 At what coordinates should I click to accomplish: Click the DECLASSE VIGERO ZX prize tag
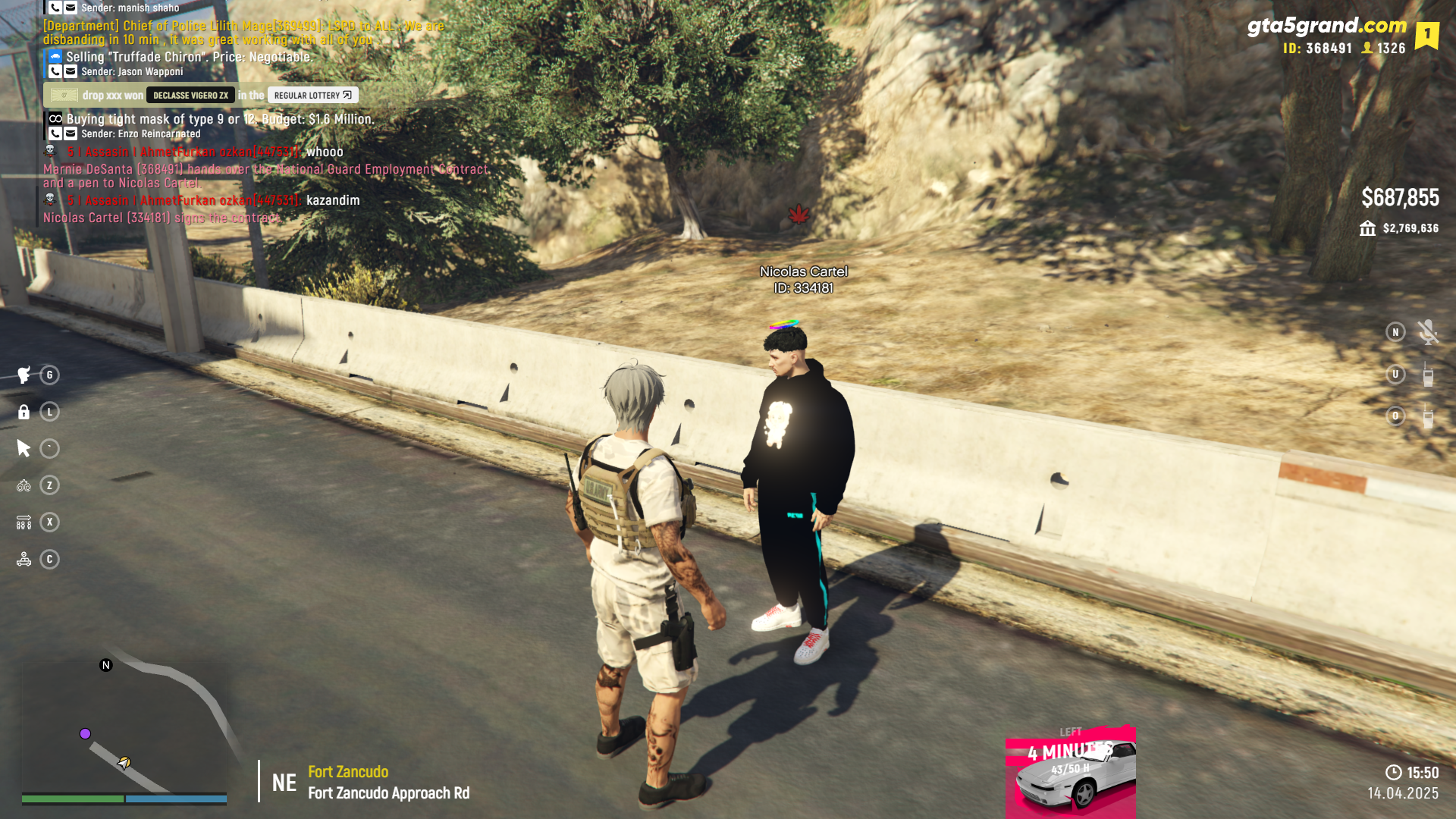tap(190, 96)
